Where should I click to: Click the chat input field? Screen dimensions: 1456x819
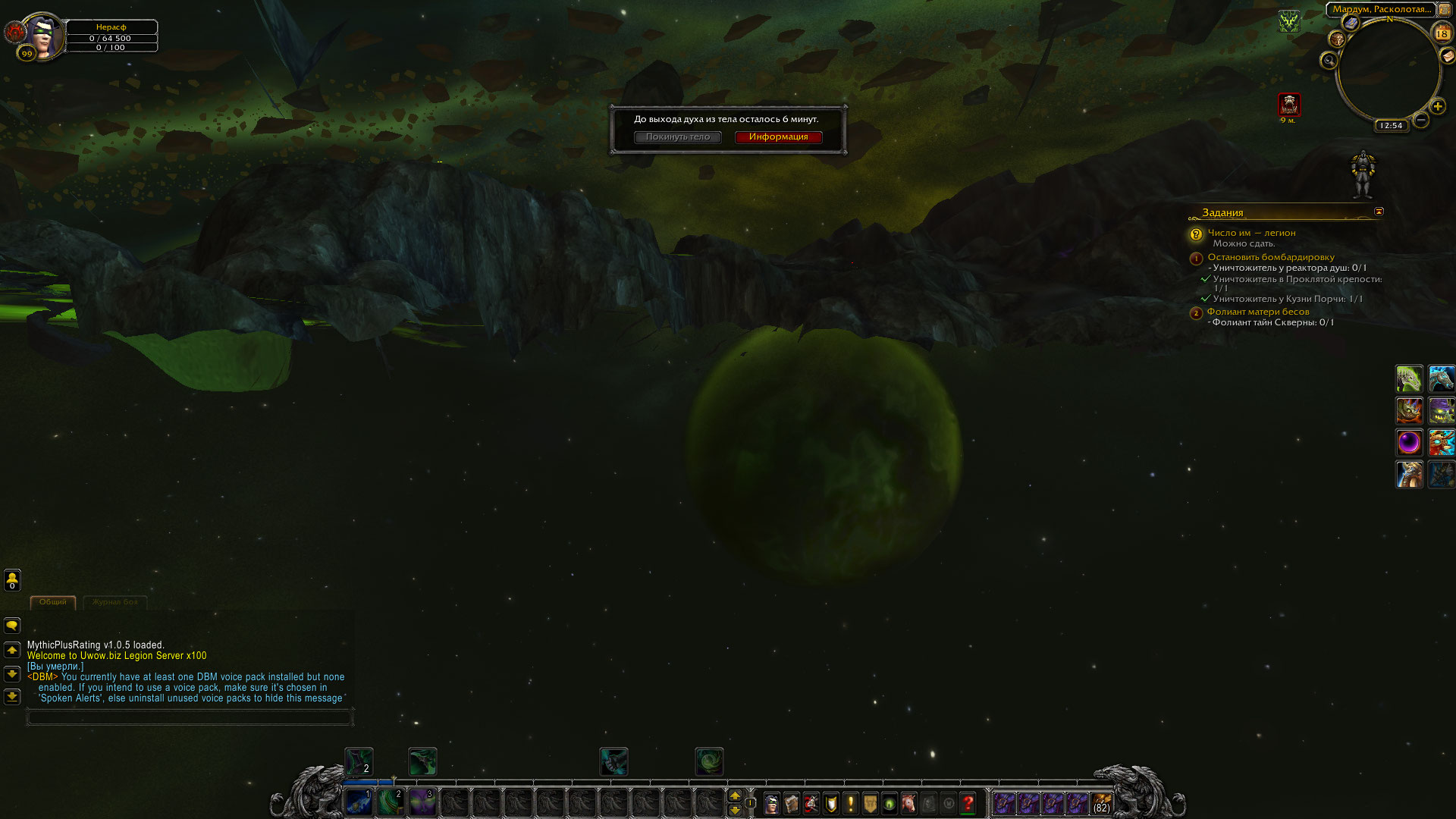(190, 717)
